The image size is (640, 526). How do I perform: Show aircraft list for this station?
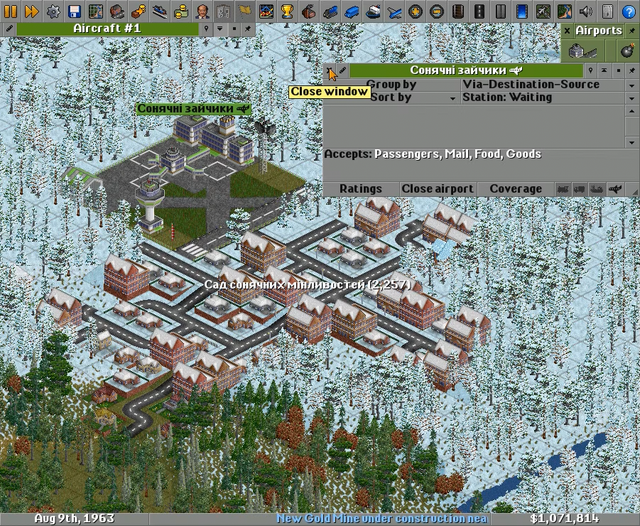[x=614, y=188]
